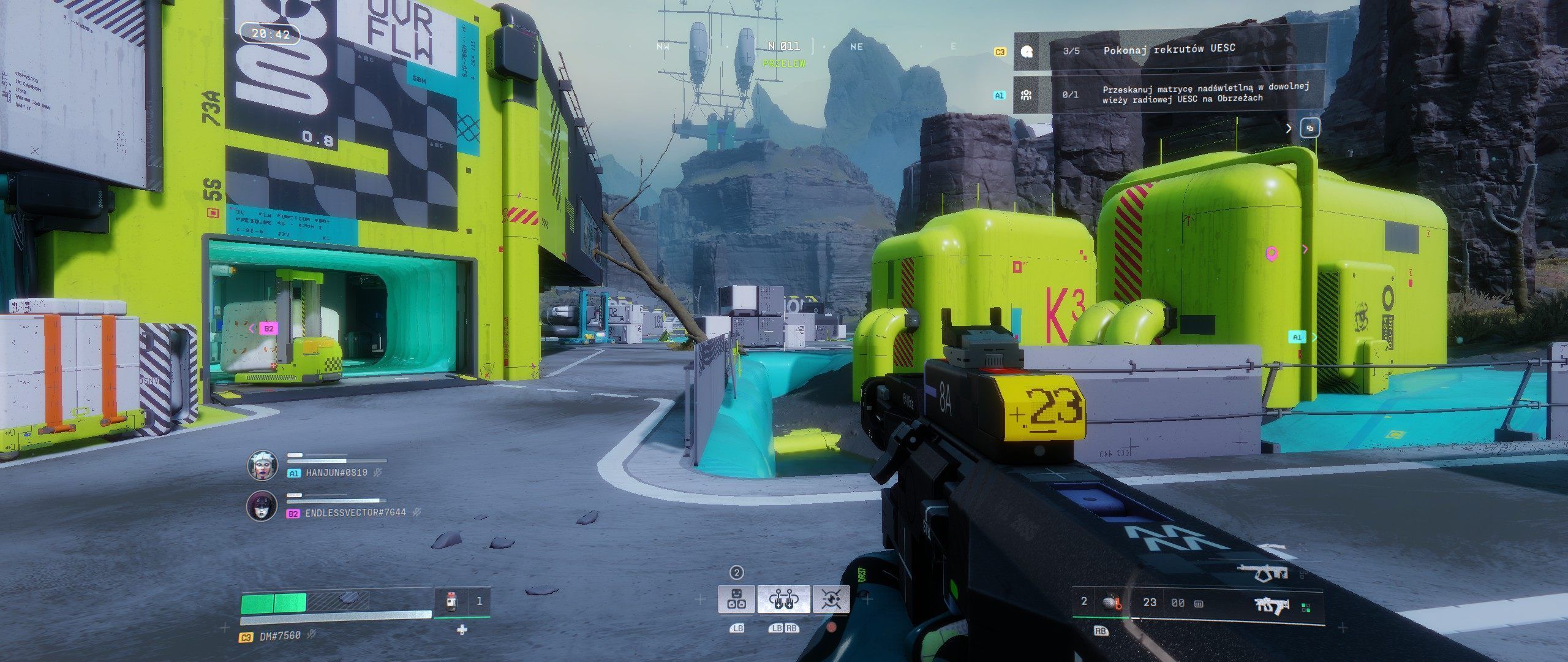
Task: Click the pink location pin marker
Action: pyautogui.click(x=1272, y=253)
